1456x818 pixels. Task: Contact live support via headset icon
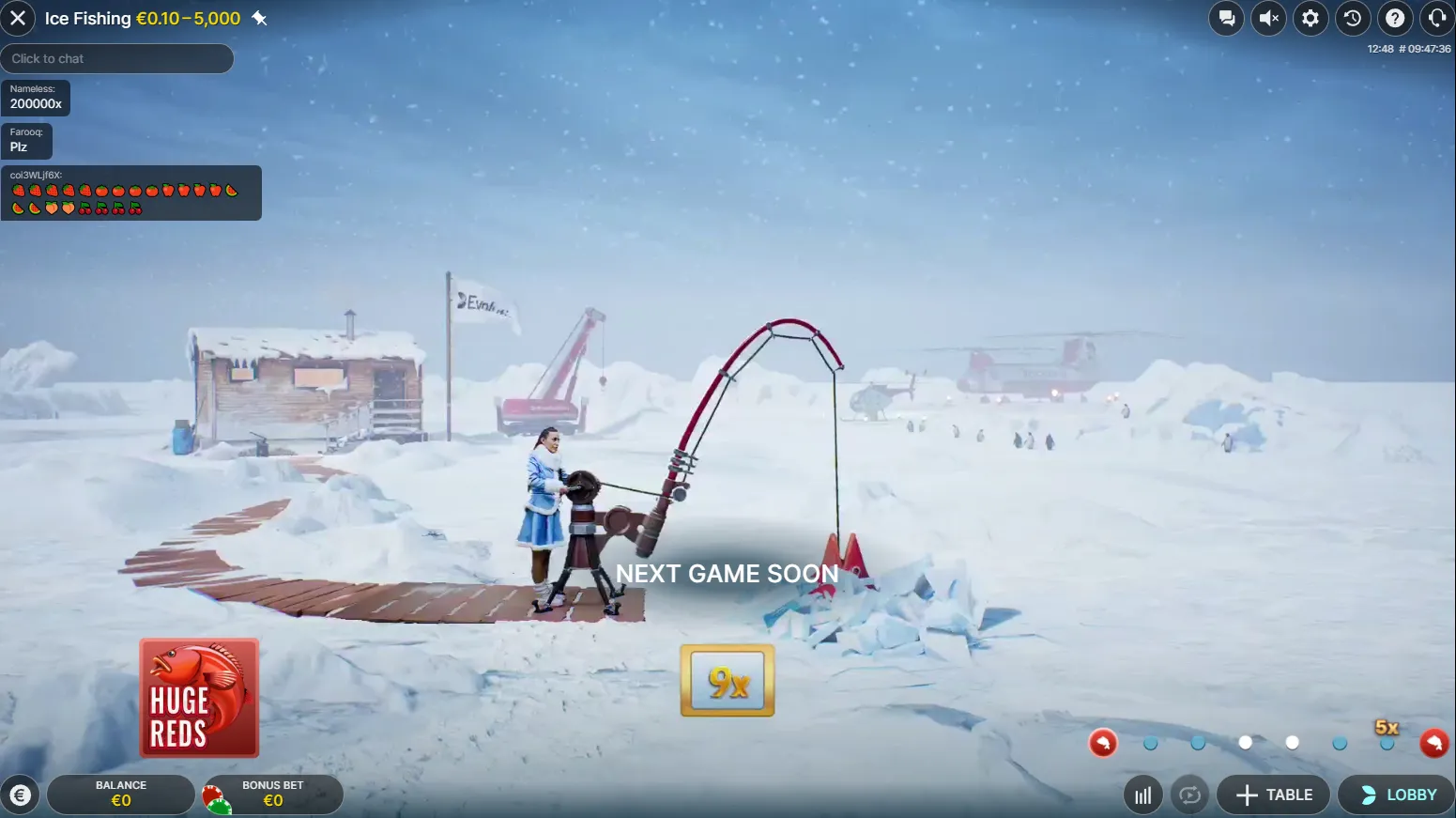[1437, 18]
